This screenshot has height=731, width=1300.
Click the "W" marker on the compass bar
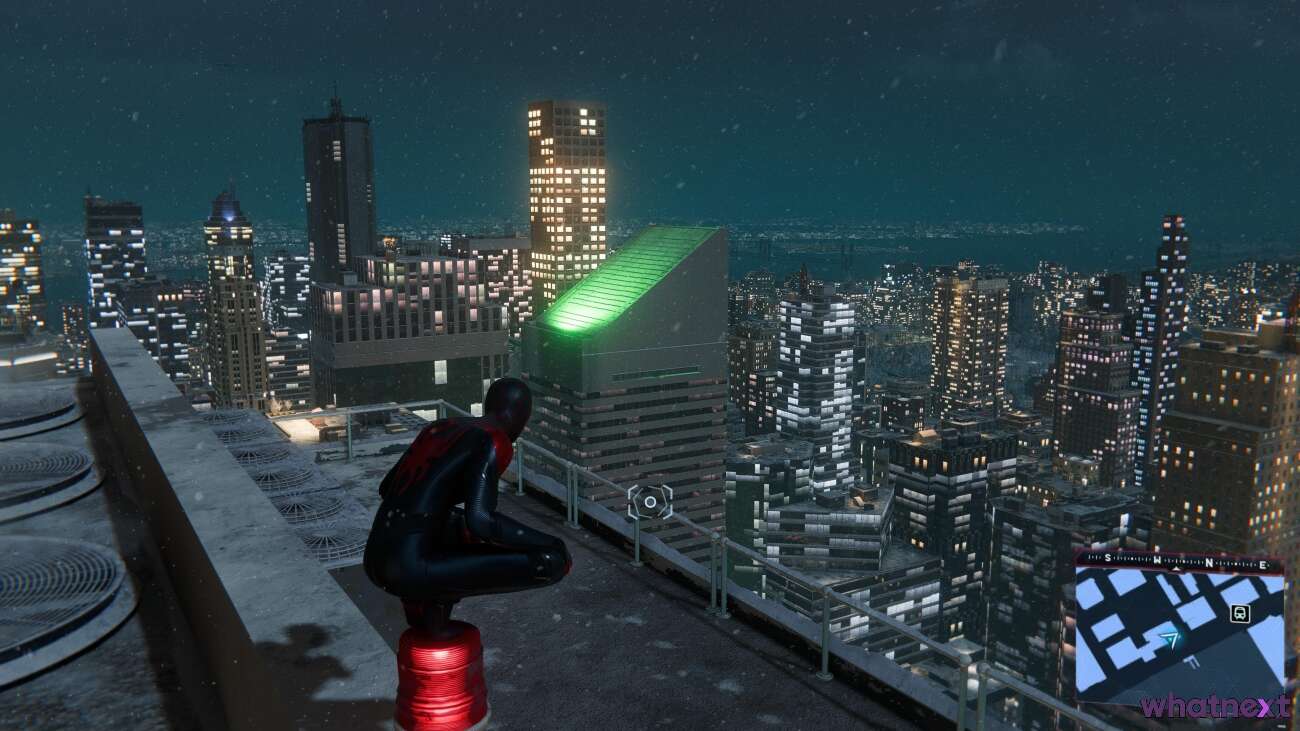click(x=1157, y=559)
